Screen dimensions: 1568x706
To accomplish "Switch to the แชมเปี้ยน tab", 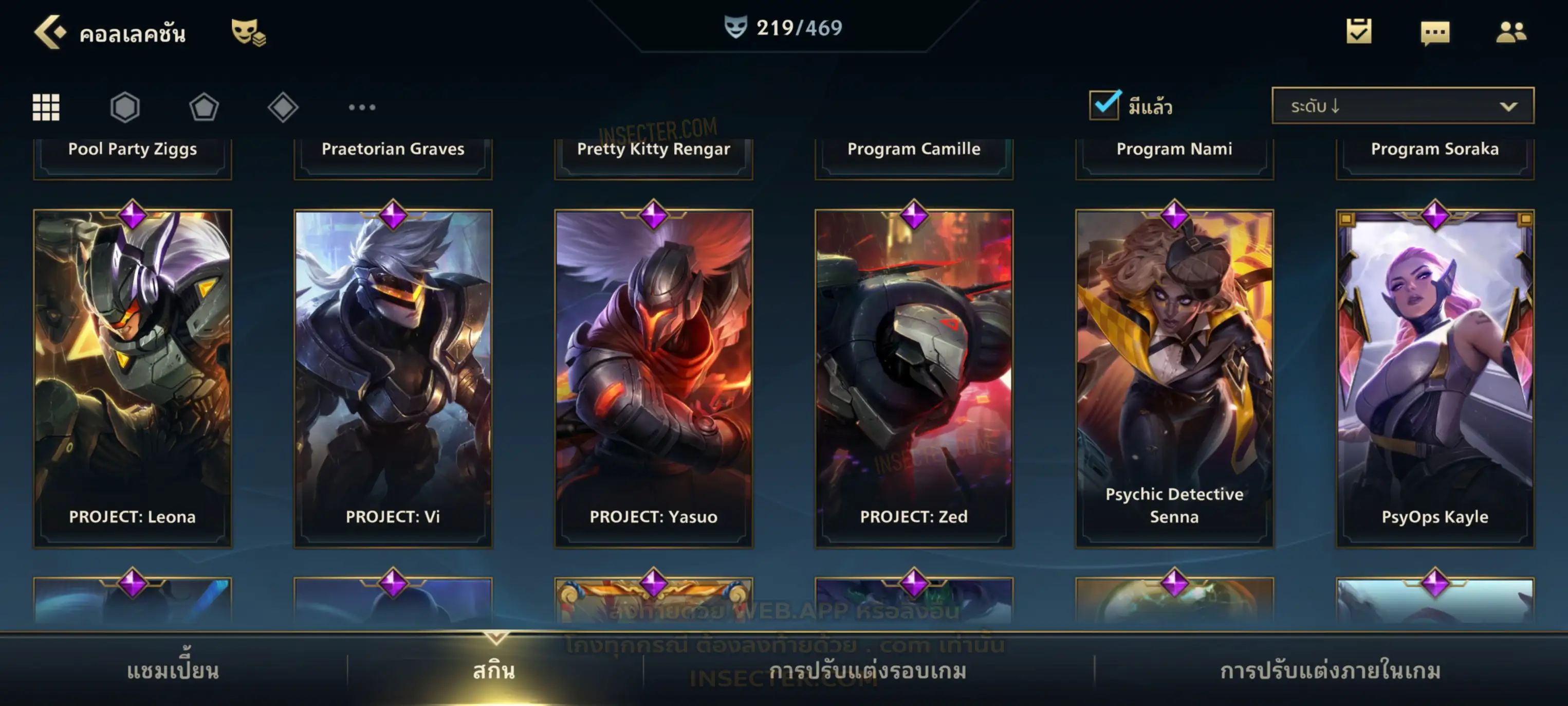I will [173, 671].
